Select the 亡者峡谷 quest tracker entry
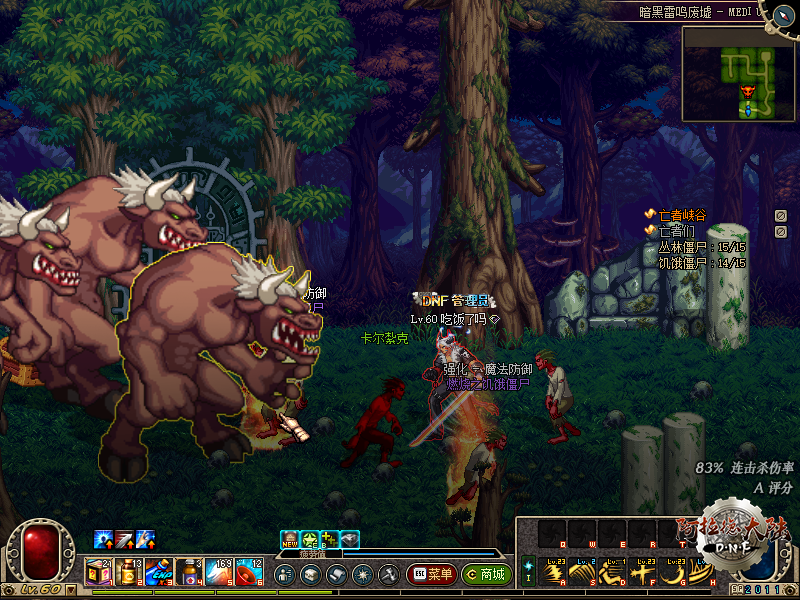Viewport: 800px width, 600px height. 682,215
